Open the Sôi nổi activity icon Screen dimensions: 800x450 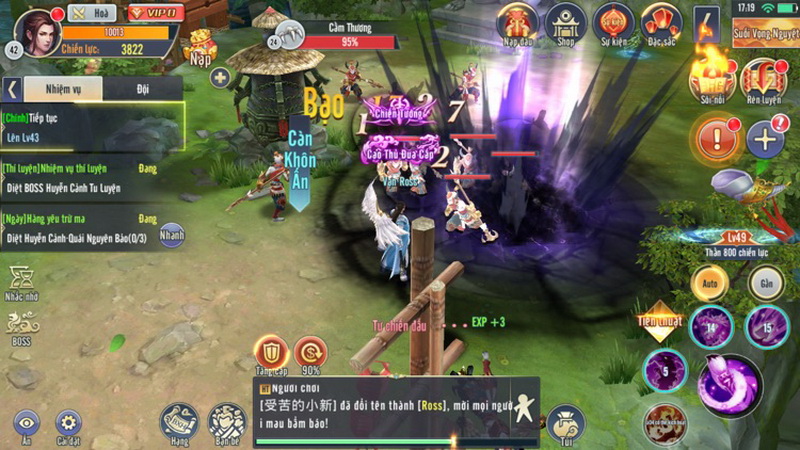pos(714,79)
